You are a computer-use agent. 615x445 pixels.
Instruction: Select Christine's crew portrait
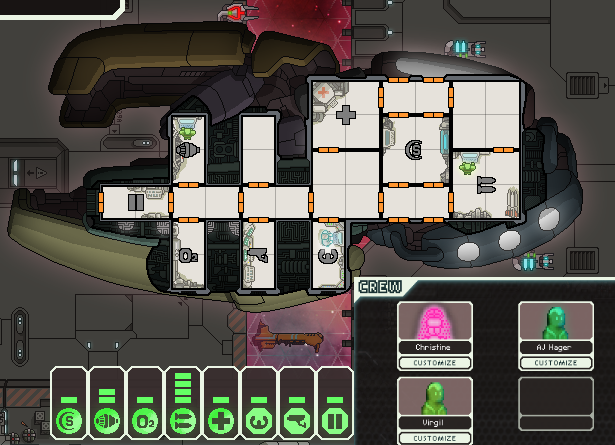[435, 322]
